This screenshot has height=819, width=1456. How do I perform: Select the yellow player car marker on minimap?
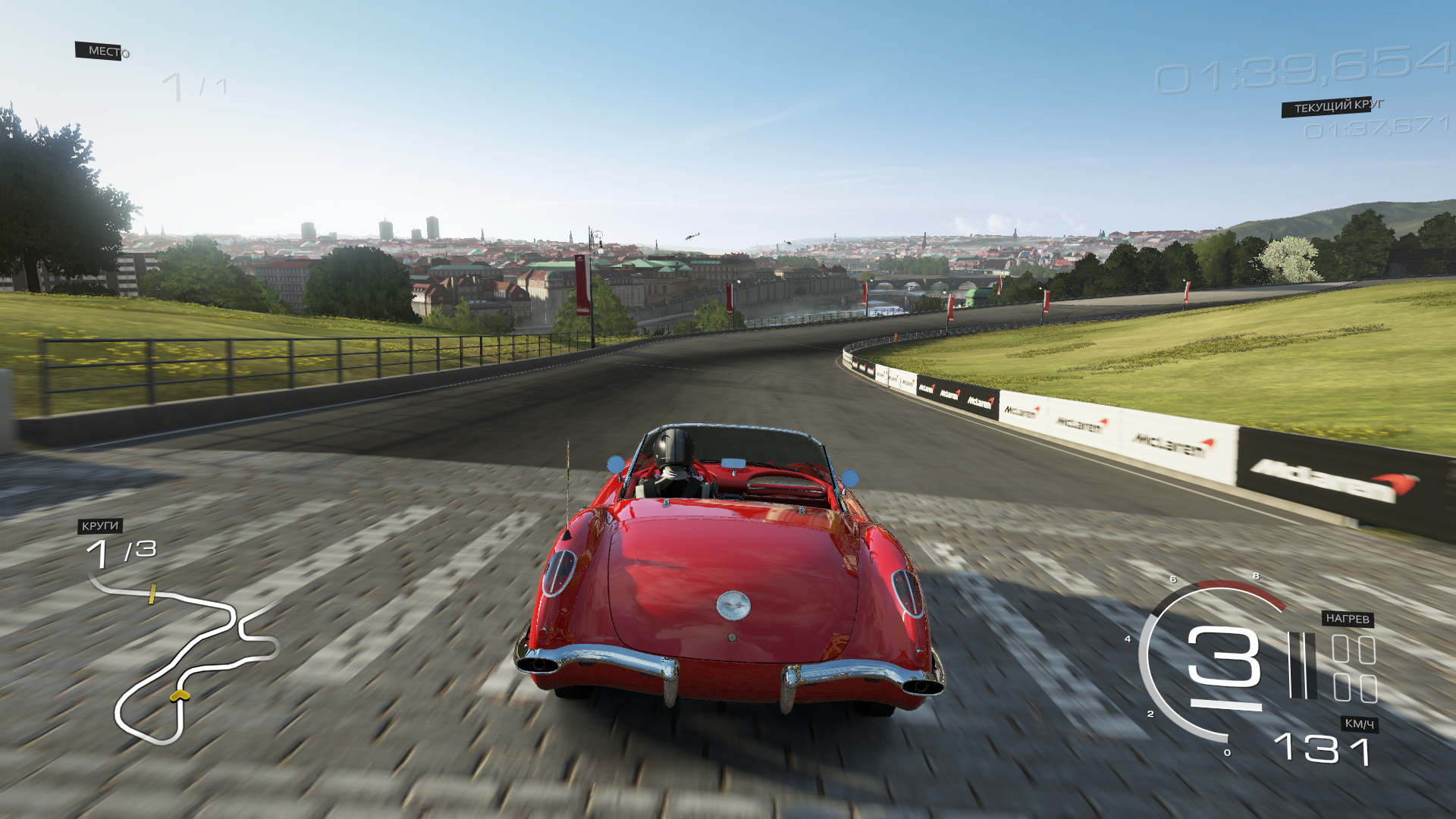pos(180,695)
